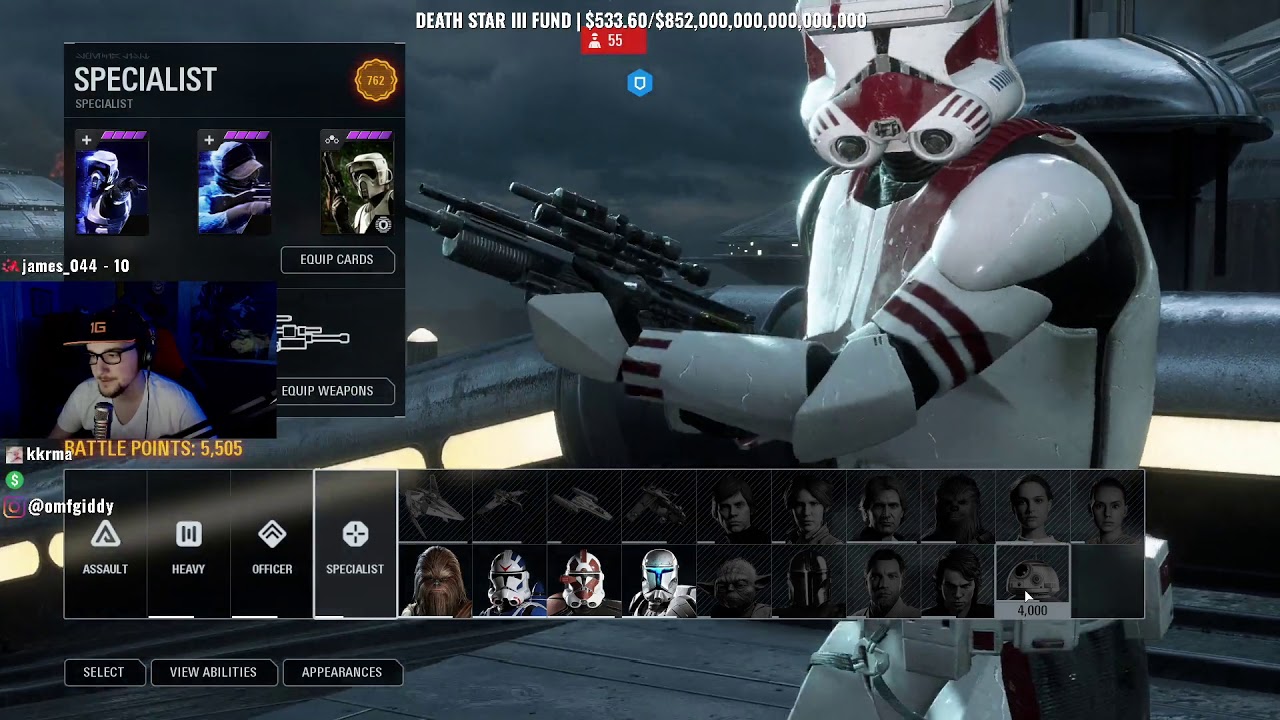
Task: Select the Luke Skywalker hero portrait
Action: pos(734,507)
